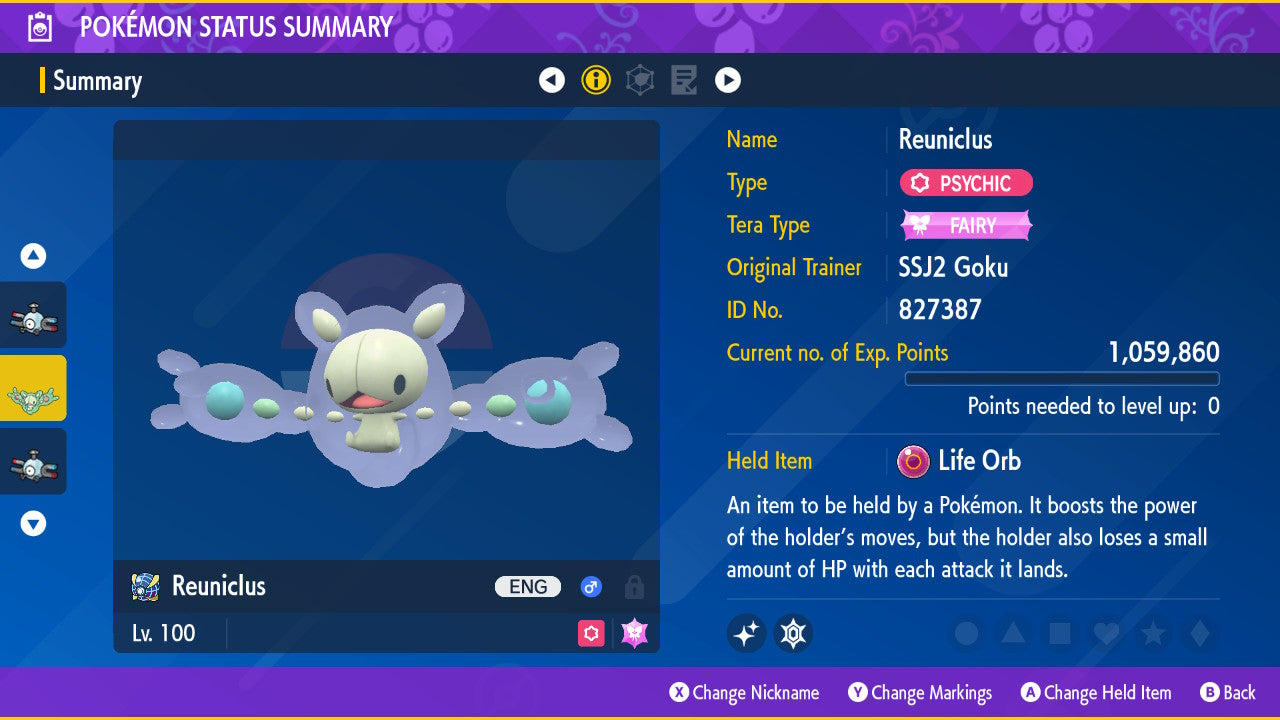
Task: Click the shiny sparkle ribbon icon
Action: click(x=746, y=633)
